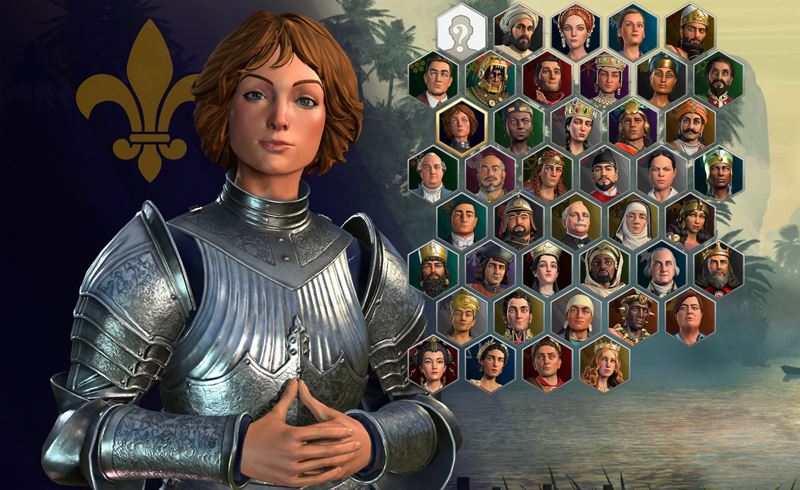Select the bearded king in gold helmet
800x490 pixels.
[690, 30]
